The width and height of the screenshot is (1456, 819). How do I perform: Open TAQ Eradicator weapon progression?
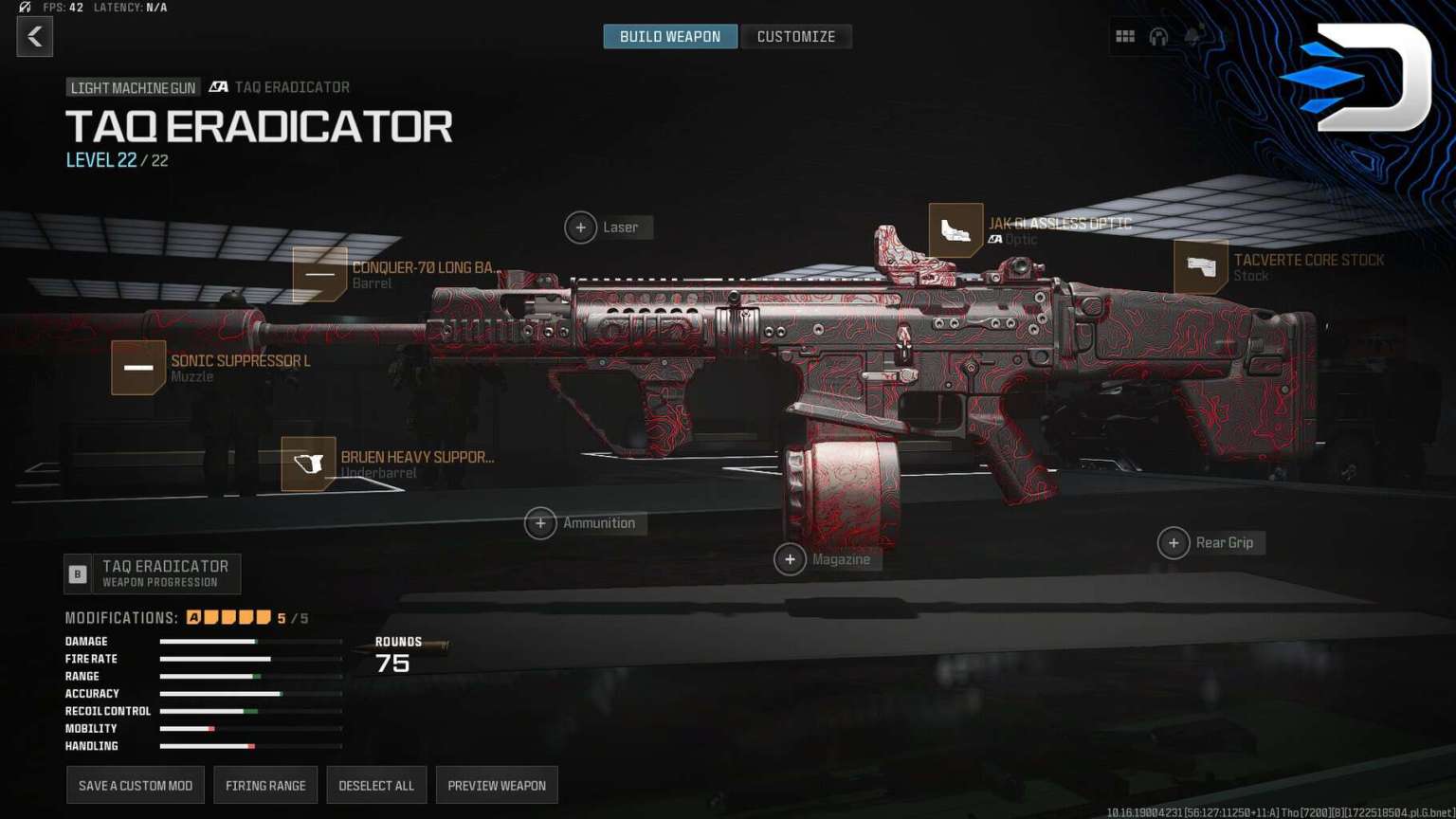153,573
